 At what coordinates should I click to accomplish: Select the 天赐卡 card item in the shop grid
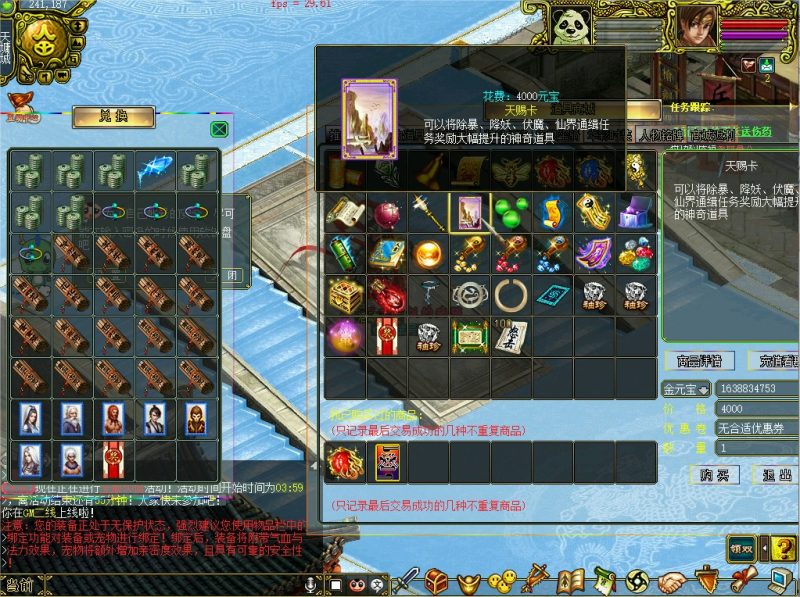click(x=467, y=212)
